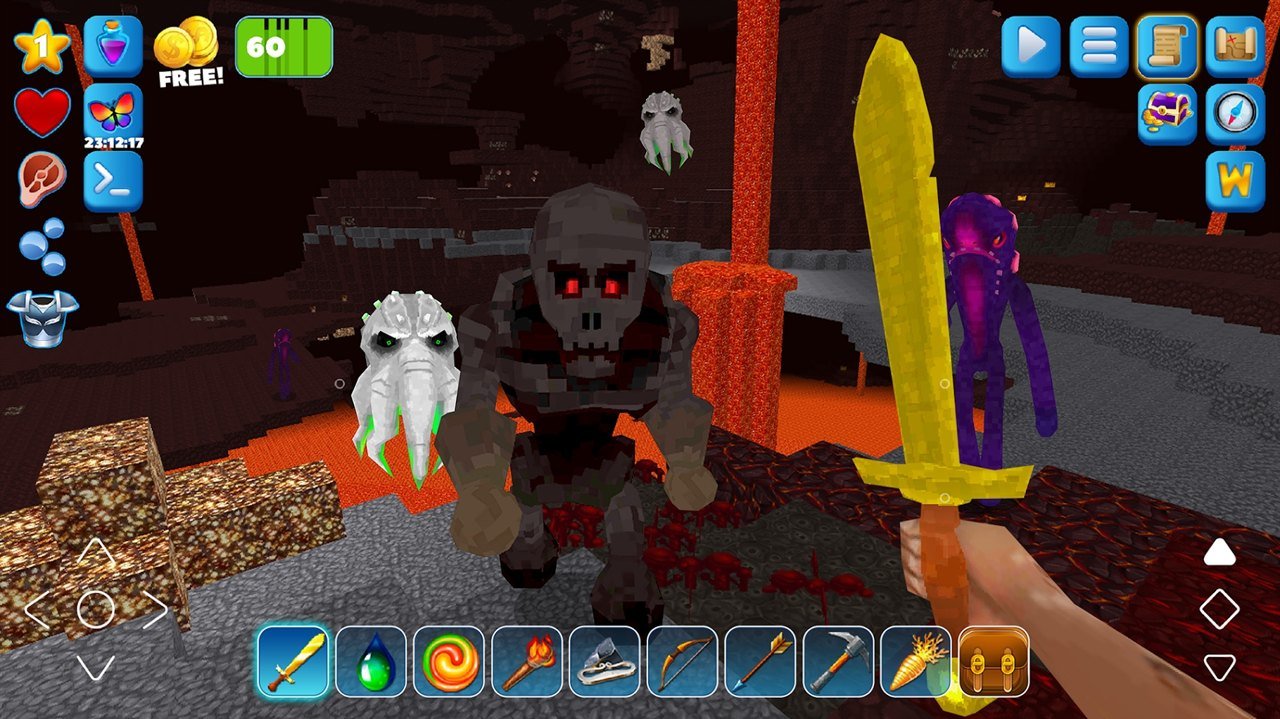Open the quest scroll journal
This screenshot has height=719, width=1280.
pyautogui.click(x=1167, y=46)
